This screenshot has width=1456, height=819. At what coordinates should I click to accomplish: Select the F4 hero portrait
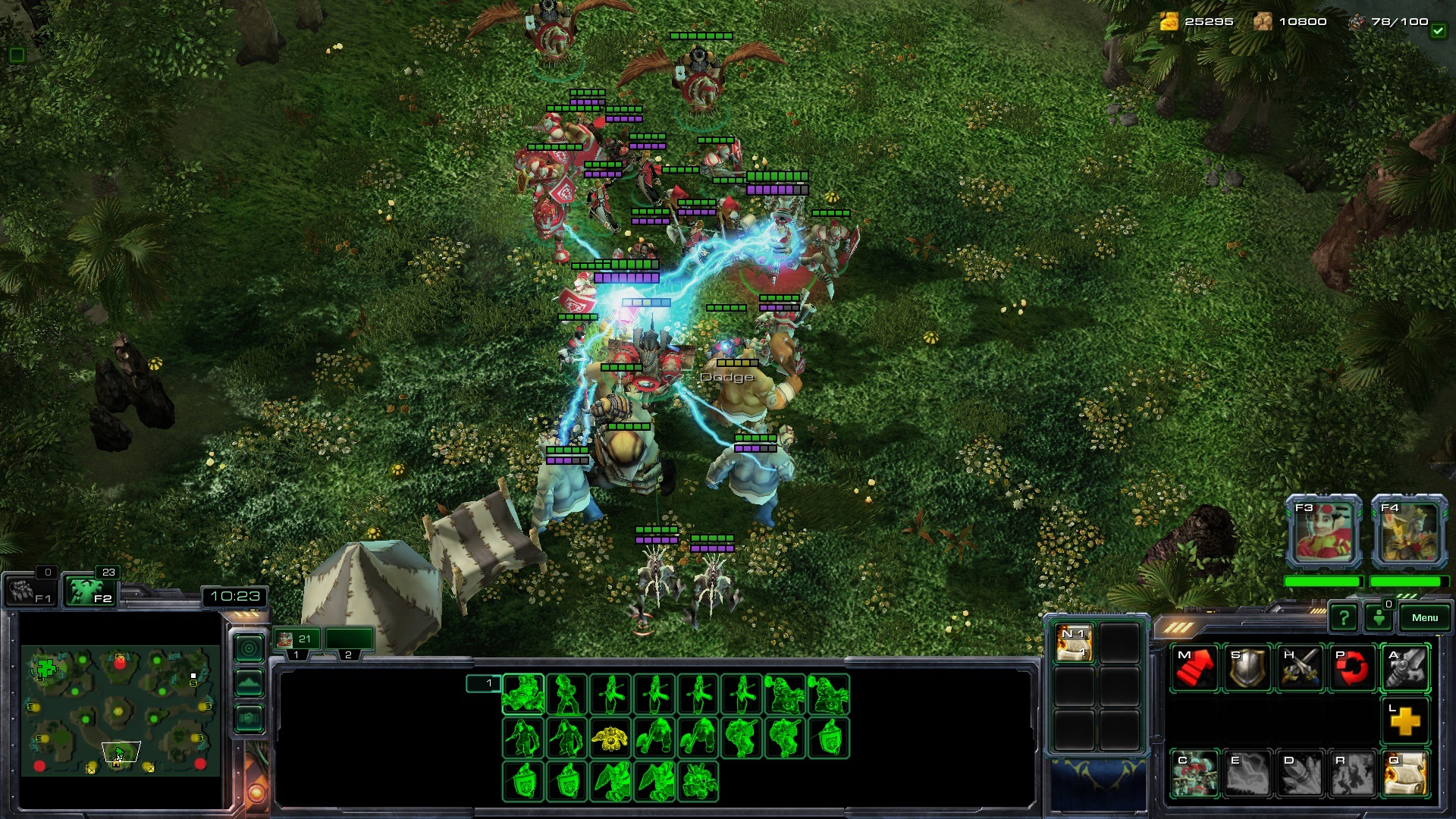pos(1409,532)
